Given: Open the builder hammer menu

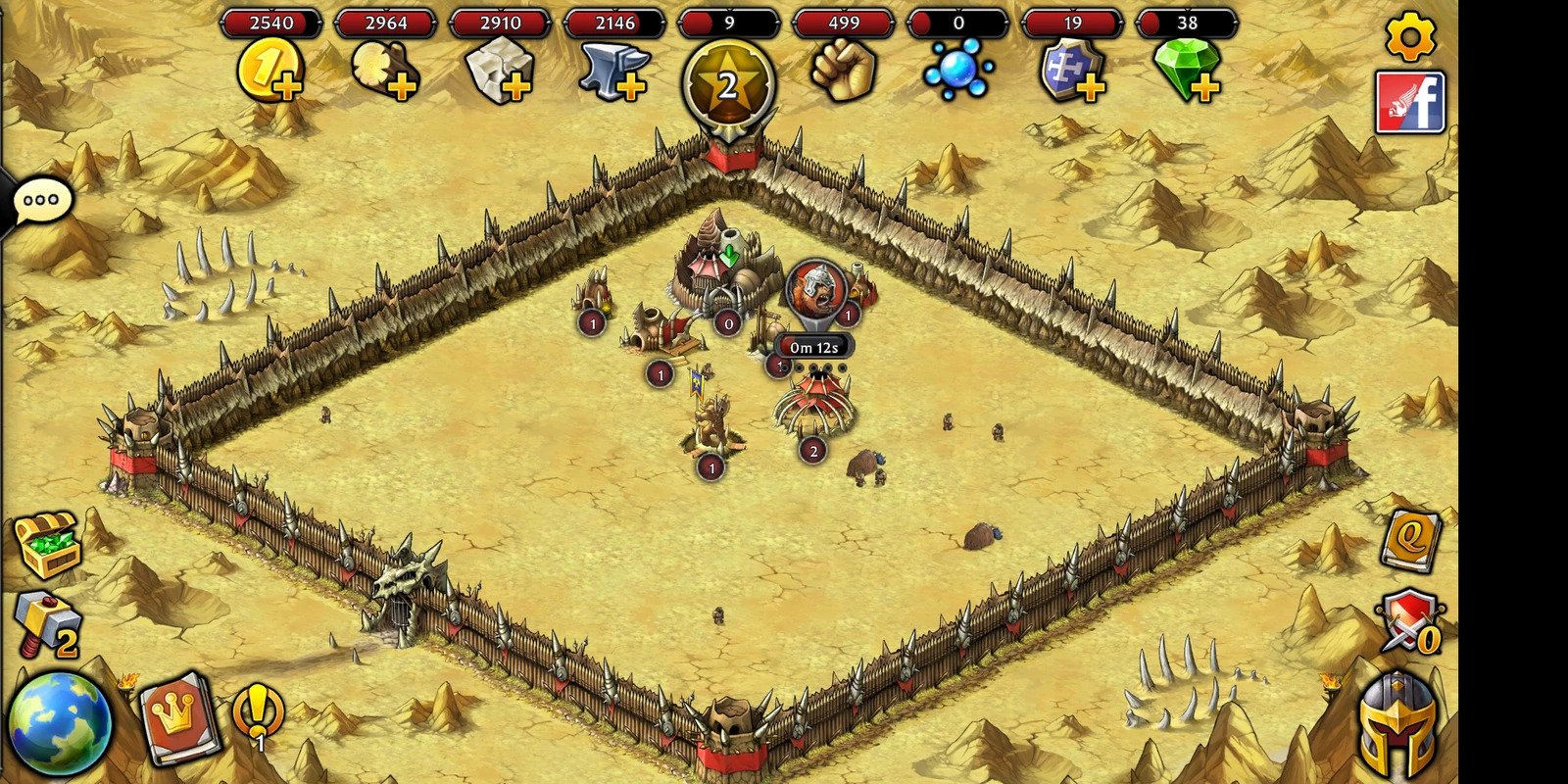Looking at the screenshot, I should [x=46, y=624].
